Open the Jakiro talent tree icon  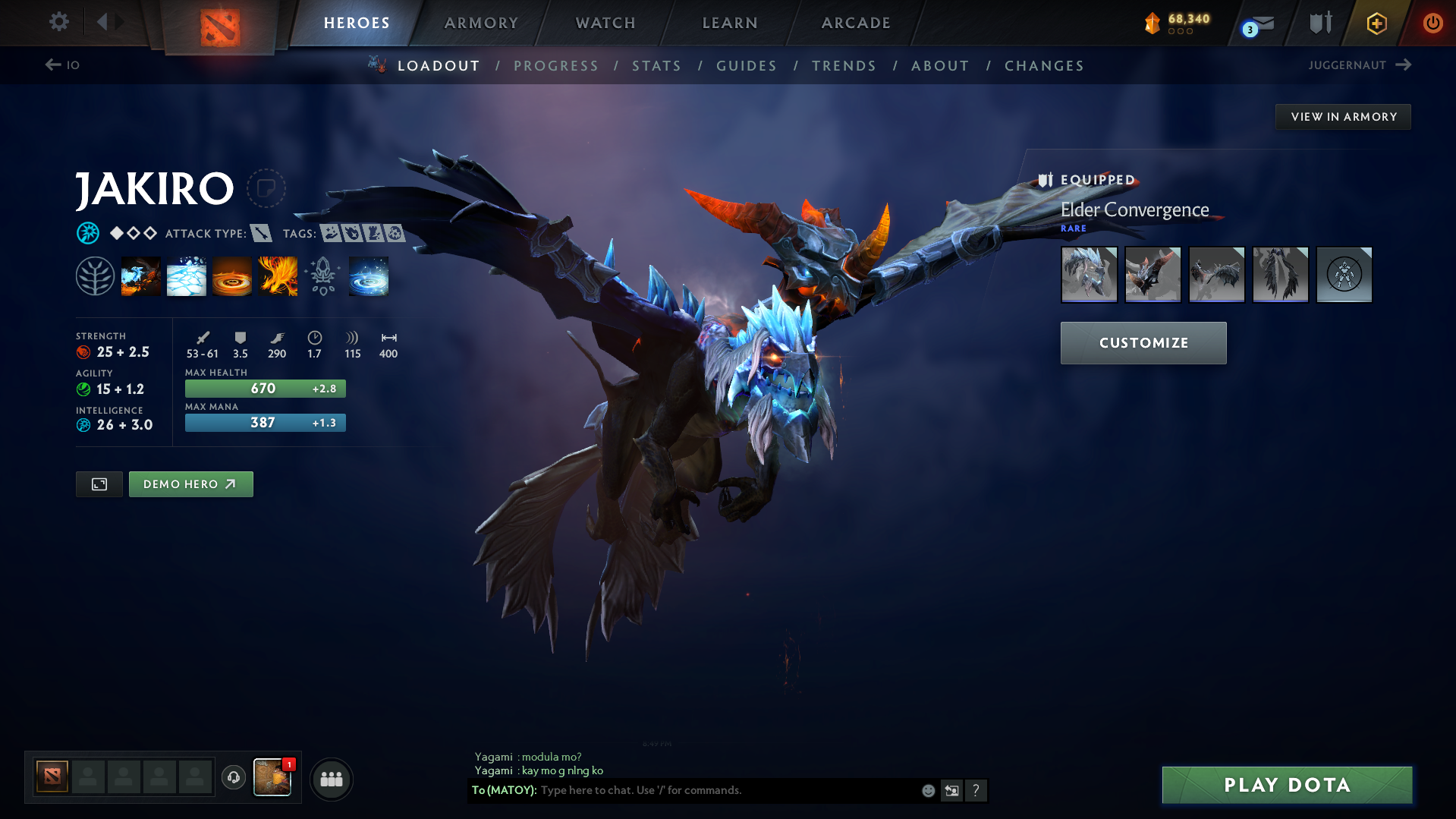[95, 275]
